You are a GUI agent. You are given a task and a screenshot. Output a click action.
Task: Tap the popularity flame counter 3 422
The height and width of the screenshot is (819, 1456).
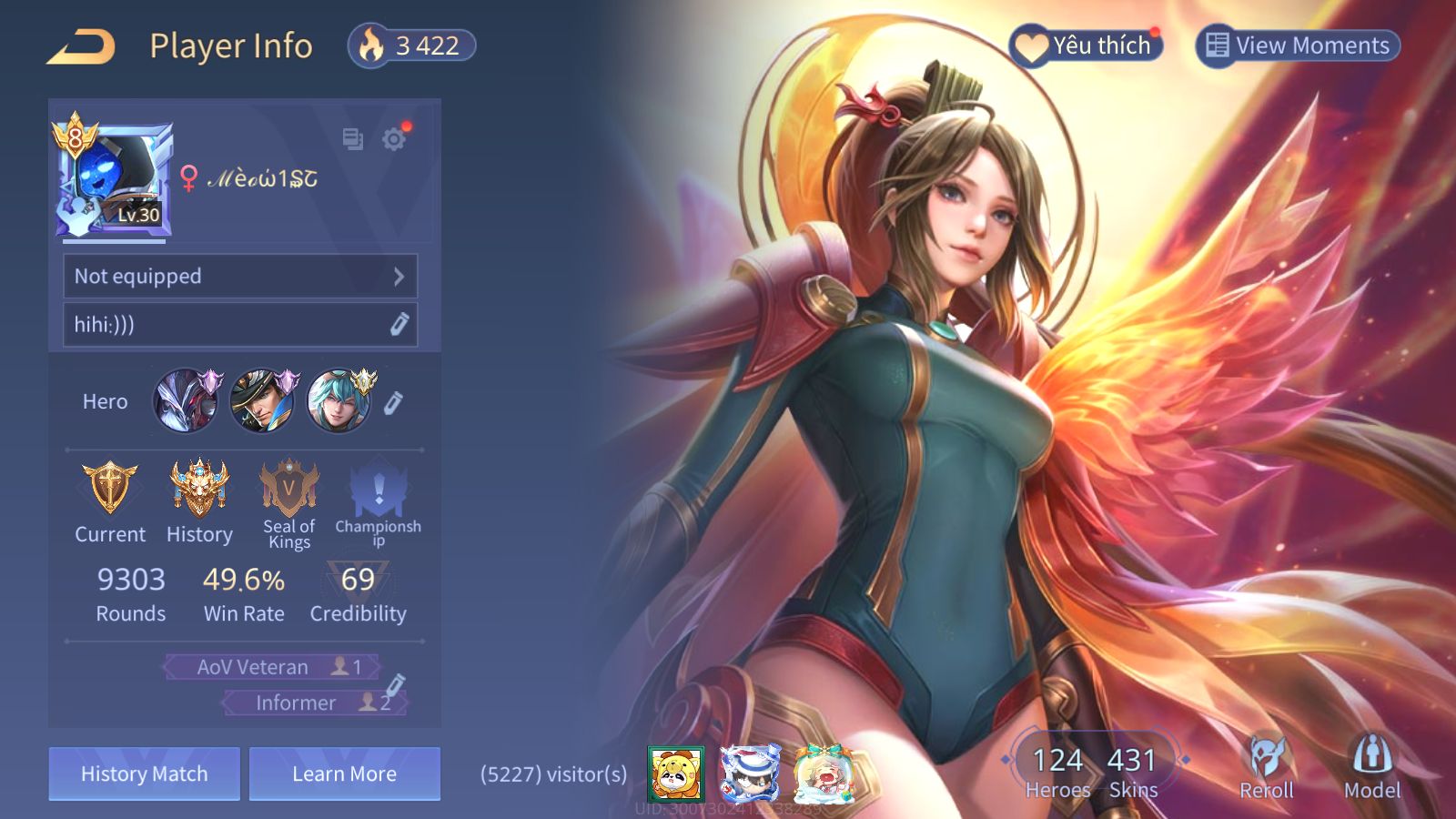tap(412, 45)
